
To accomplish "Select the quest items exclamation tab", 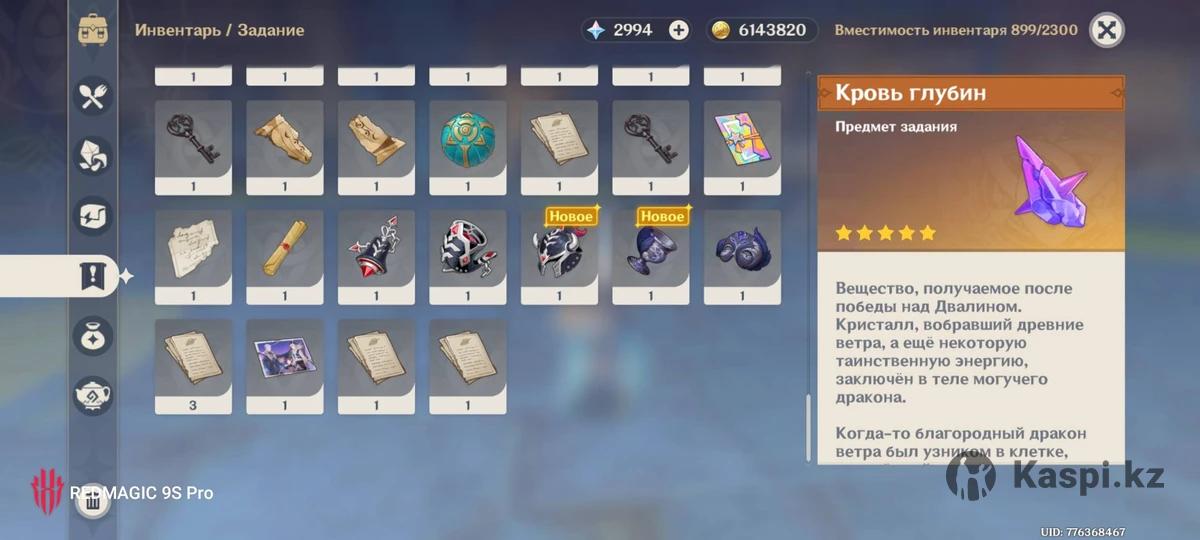I will [x=93, y=275].
